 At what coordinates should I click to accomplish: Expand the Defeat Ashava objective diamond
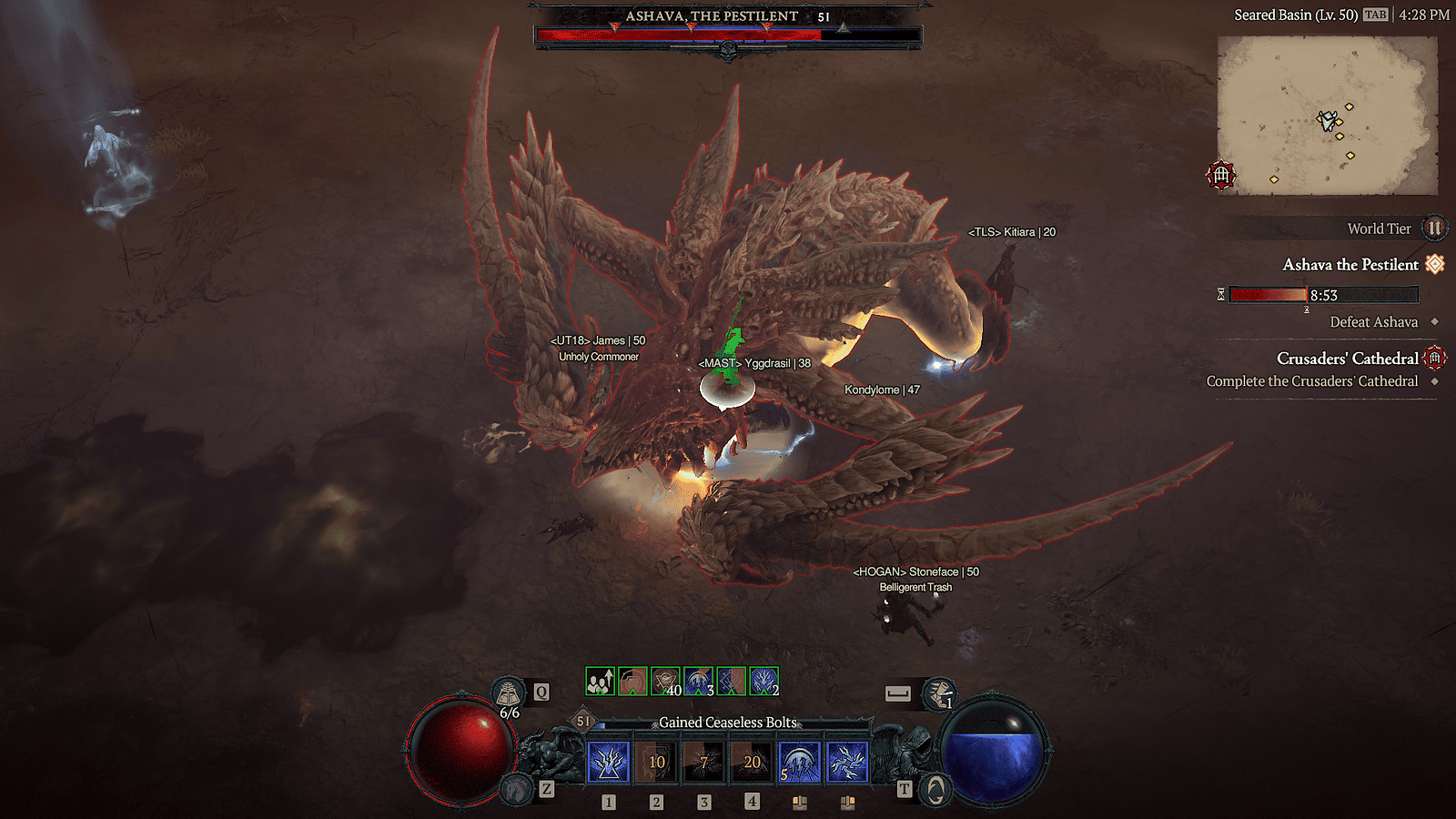[1436, 322]
